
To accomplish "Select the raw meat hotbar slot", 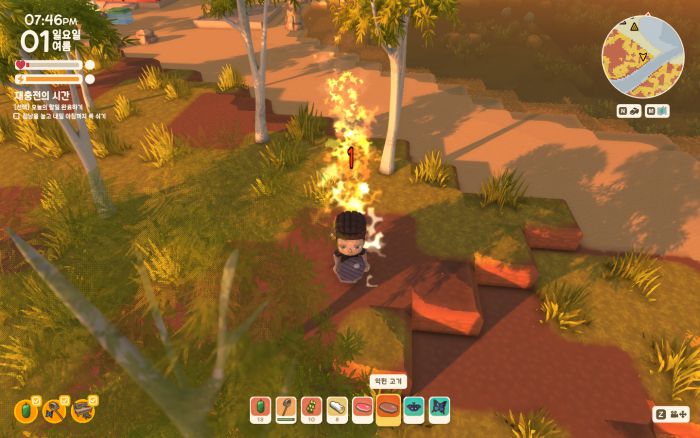I will (362, 408).
